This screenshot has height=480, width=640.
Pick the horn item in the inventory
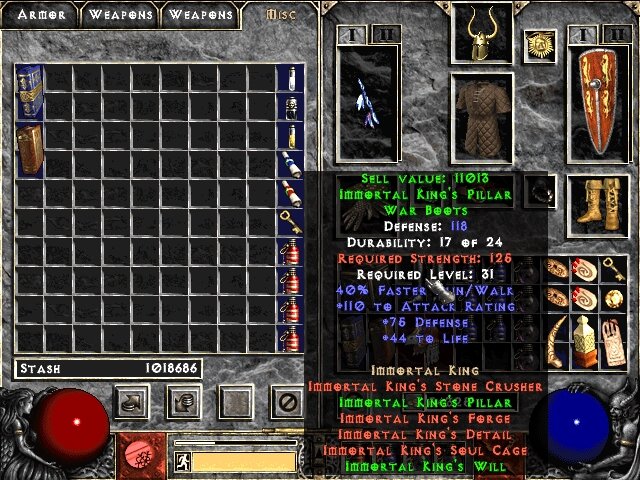585,337
